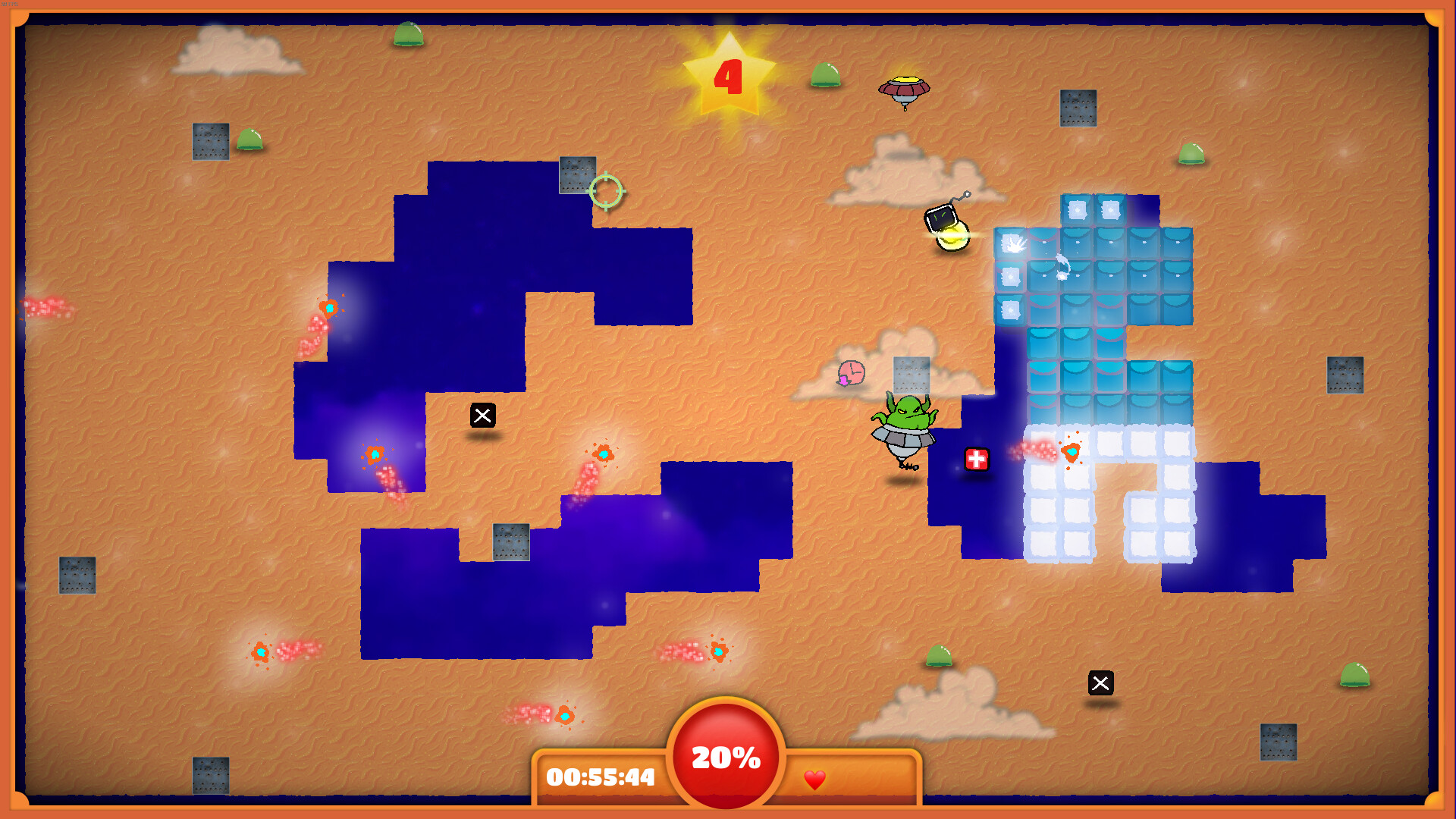Click the black X power-up at bottom right

tap(1102, 684)
